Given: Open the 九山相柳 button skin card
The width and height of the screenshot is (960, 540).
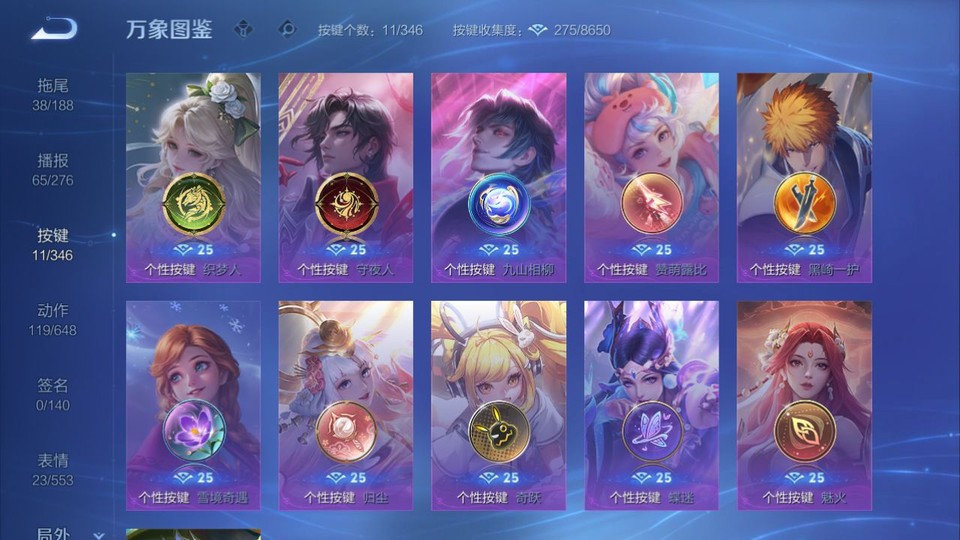Looking at the screenshot, I should [x=498, y=176].
